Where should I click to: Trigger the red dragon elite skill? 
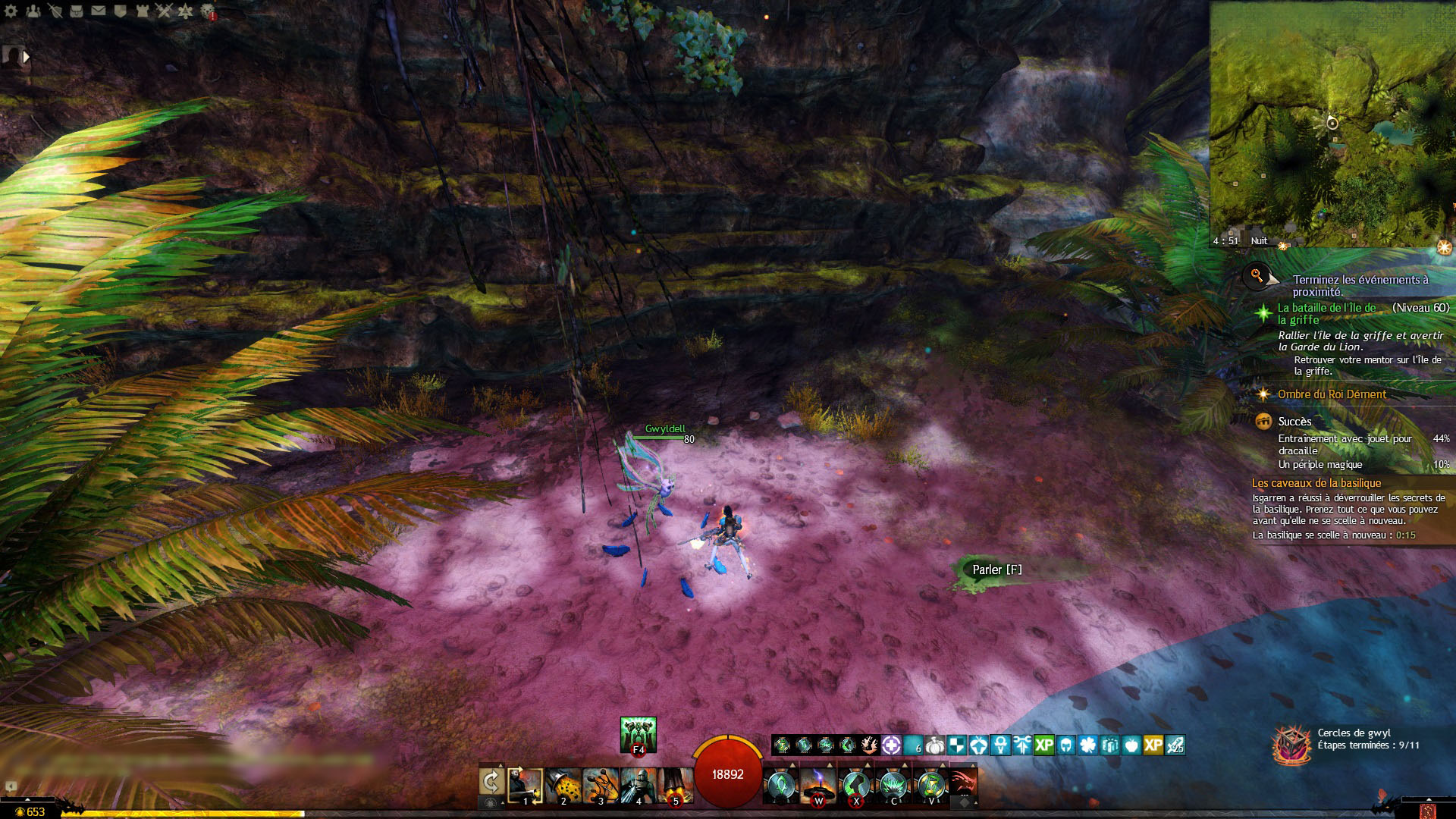click(x=962, y=783)
